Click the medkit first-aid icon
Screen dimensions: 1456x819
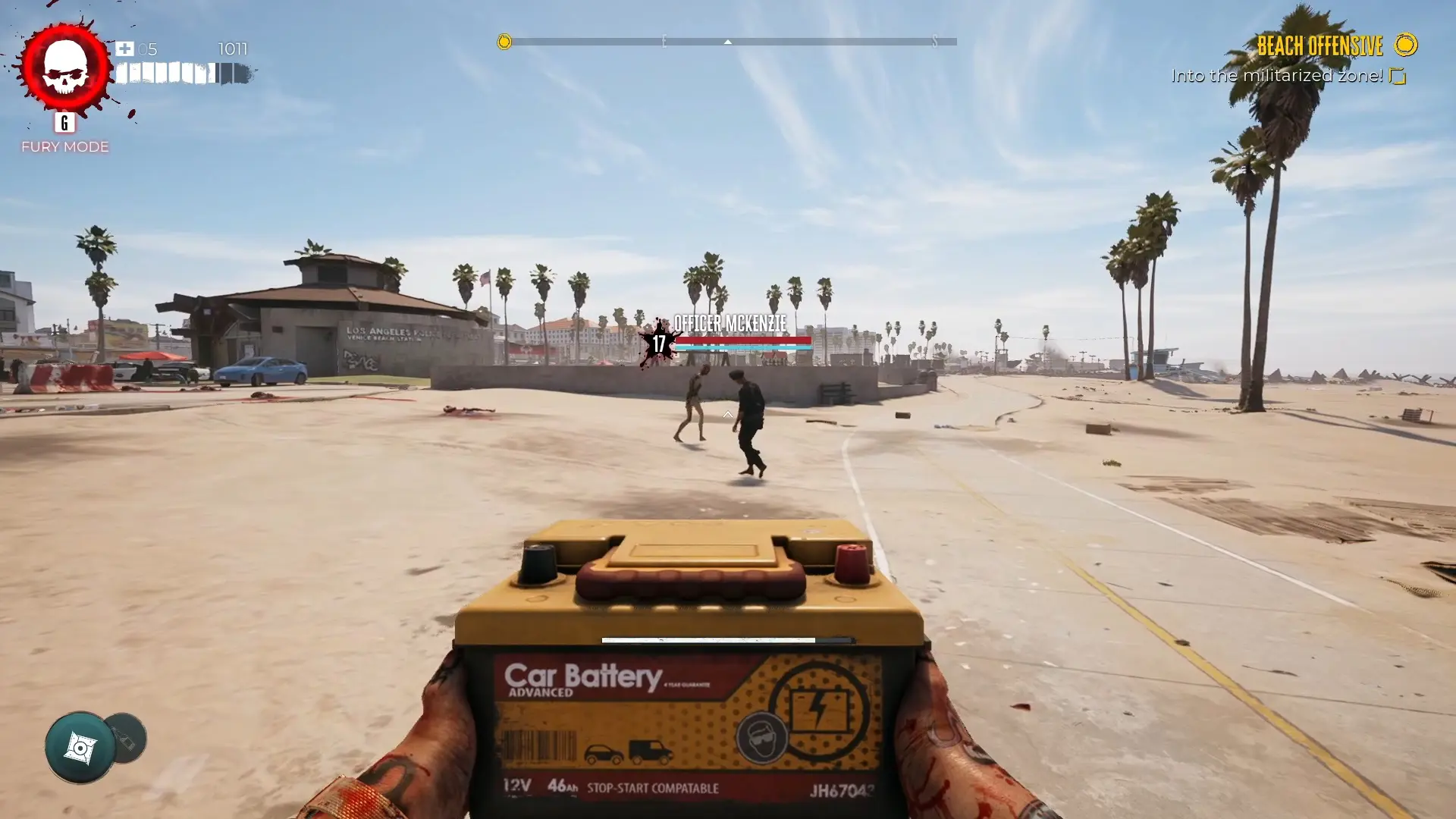tap(124, 49)
